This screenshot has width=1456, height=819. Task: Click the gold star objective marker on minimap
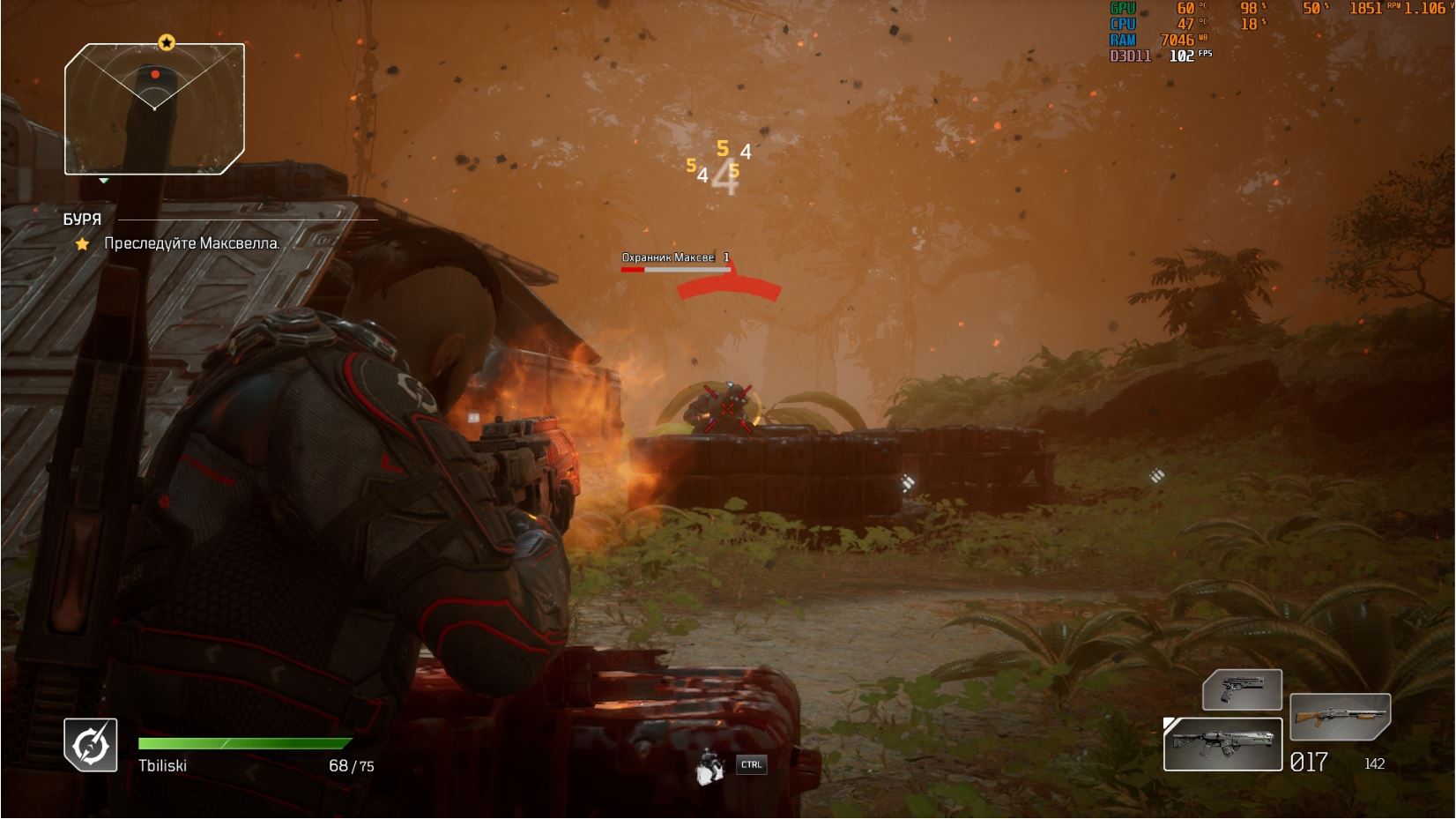point(167,42)
